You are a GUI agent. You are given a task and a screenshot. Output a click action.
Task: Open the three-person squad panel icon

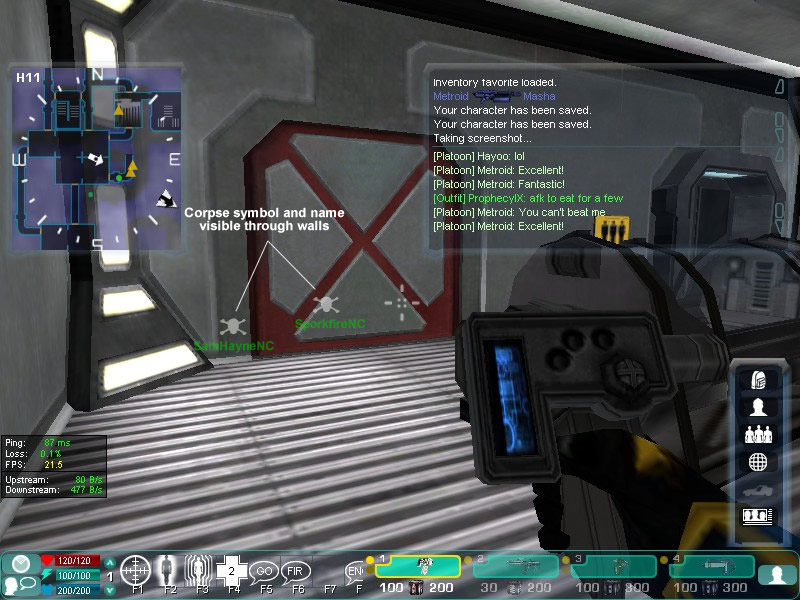click(x=758, y=435)
